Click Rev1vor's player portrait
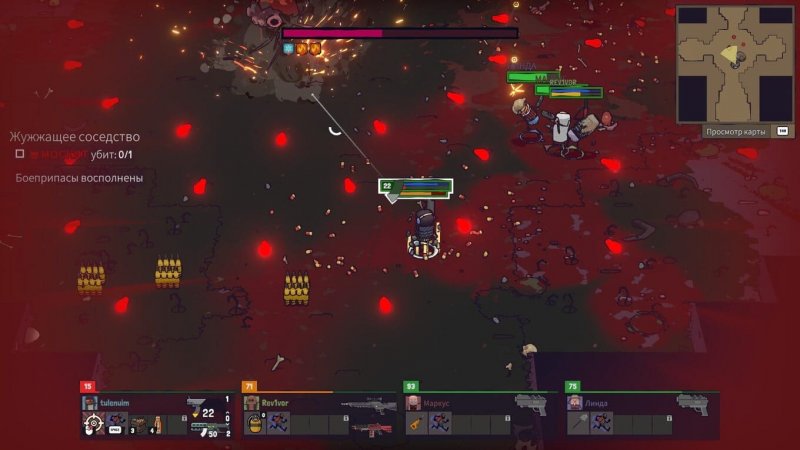 pyautogui.click(x=251, y=402)
